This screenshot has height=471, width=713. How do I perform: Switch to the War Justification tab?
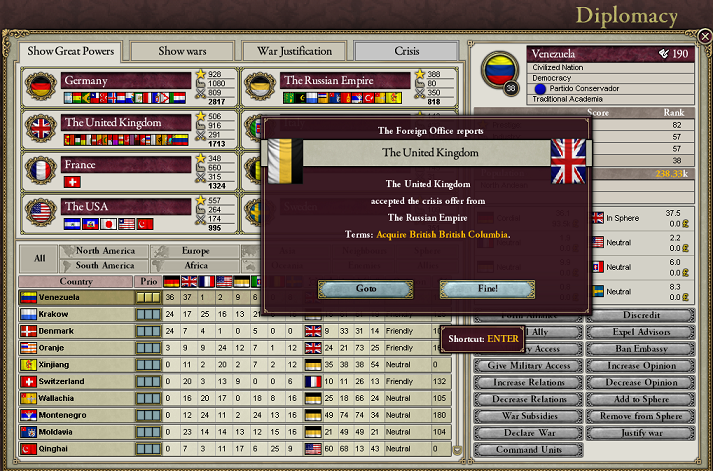295,51
